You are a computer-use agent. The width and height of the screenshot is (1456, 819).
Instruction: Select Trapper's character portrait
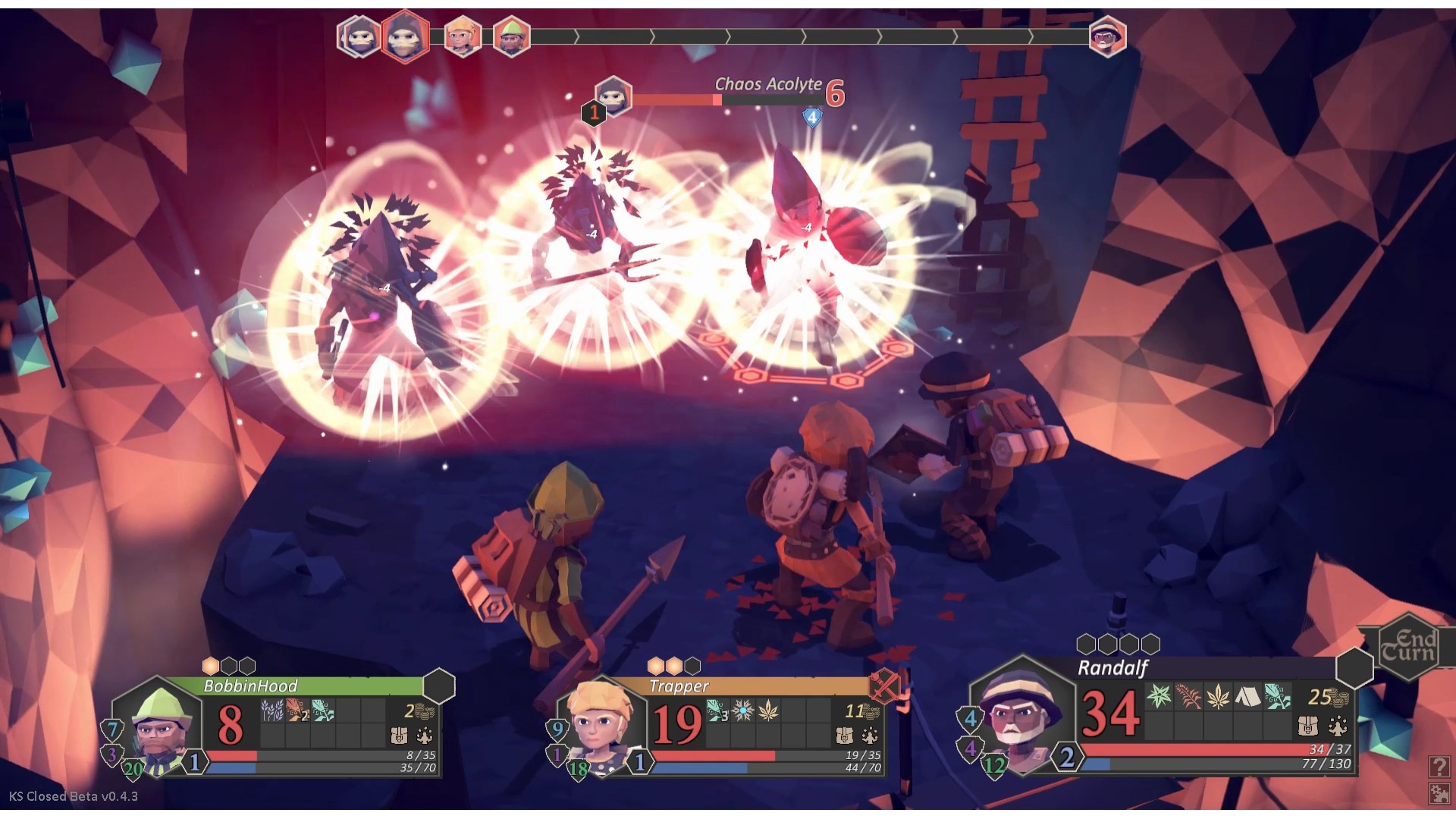(601, 724)
